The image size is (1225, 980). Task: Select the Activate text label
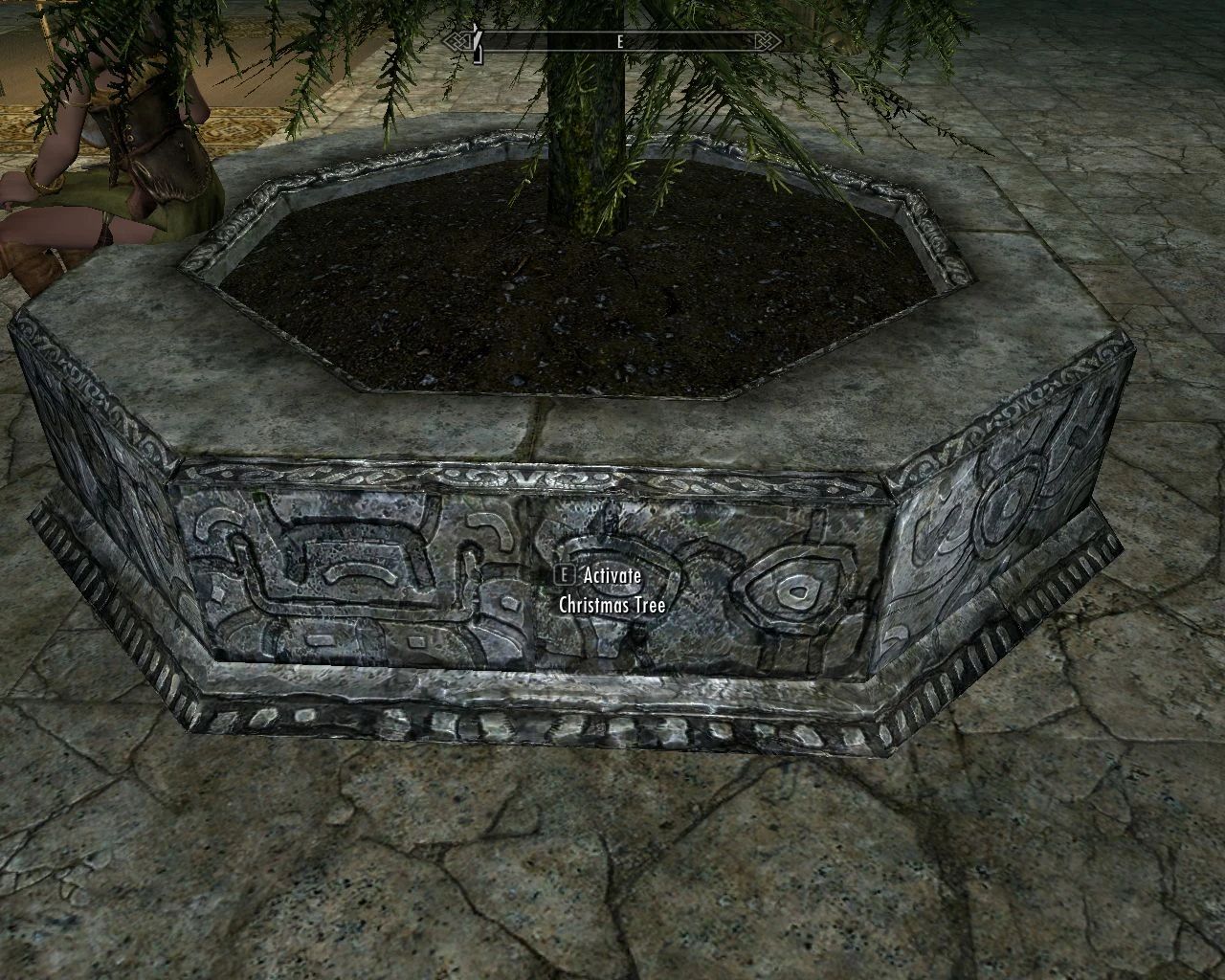point(611,577)
